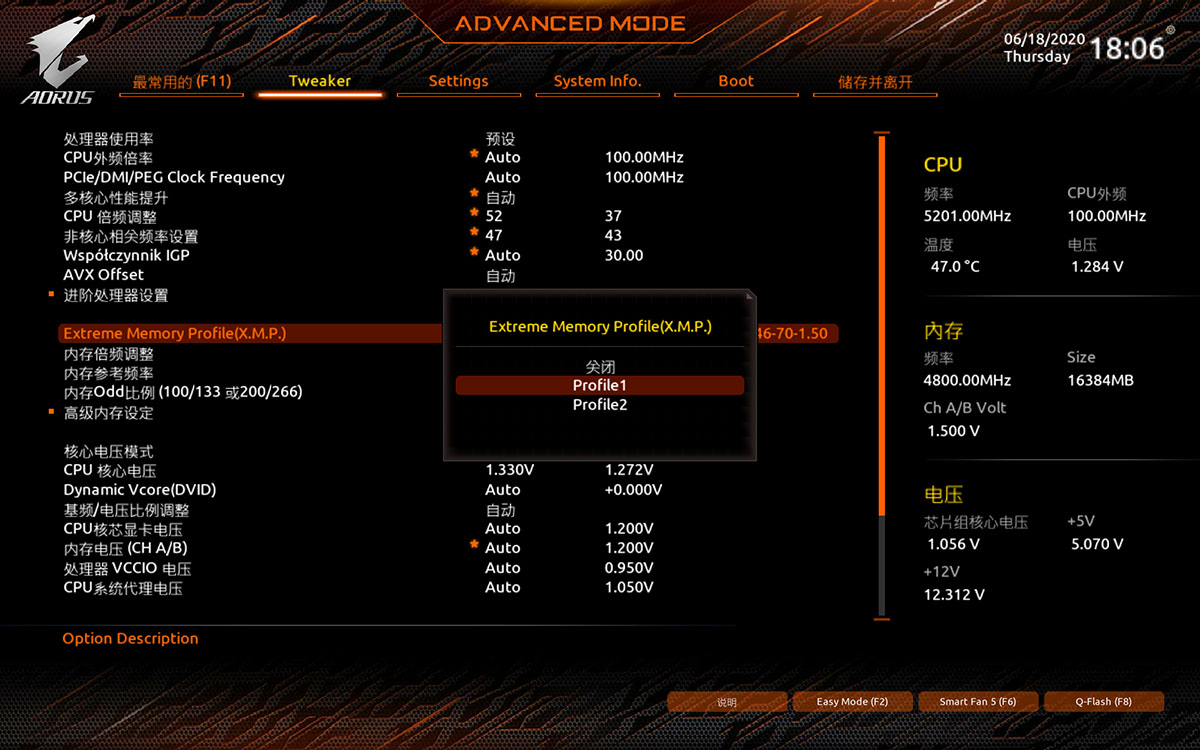Switch to the Tweaker tab

tap(320, 81)
